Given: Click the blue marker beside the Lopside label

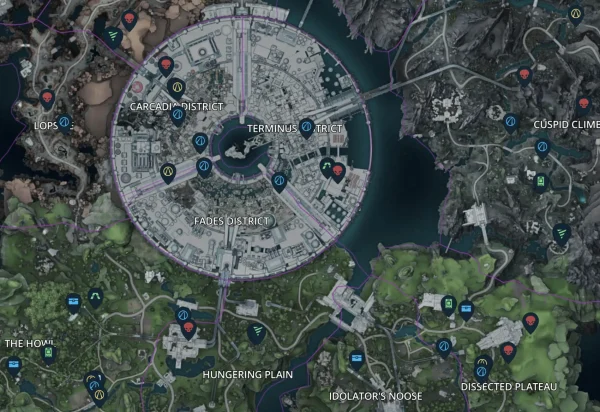Looking at the screenshot, I should point(65,122).
